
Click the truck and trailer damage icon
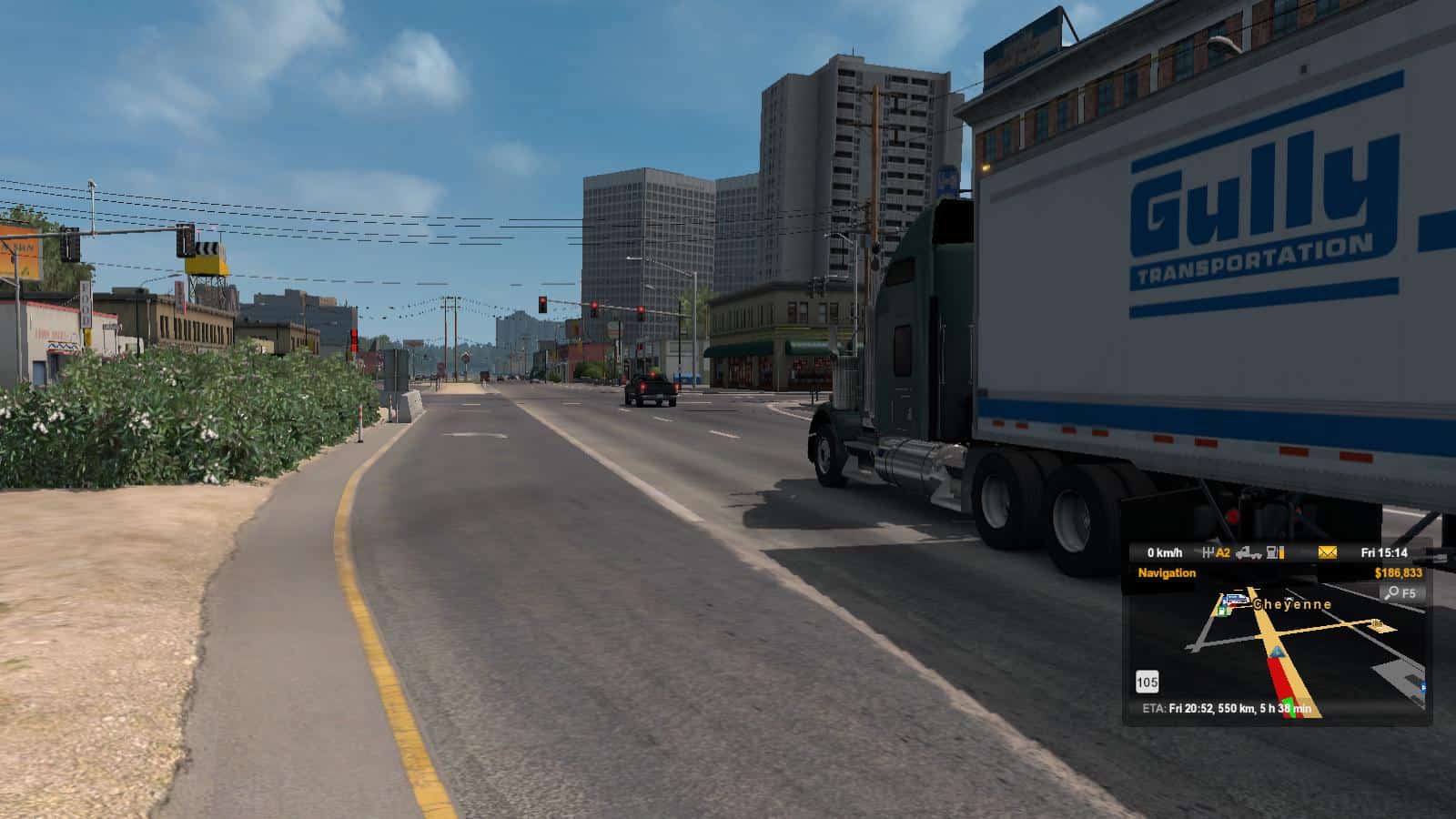point(1249,552)
